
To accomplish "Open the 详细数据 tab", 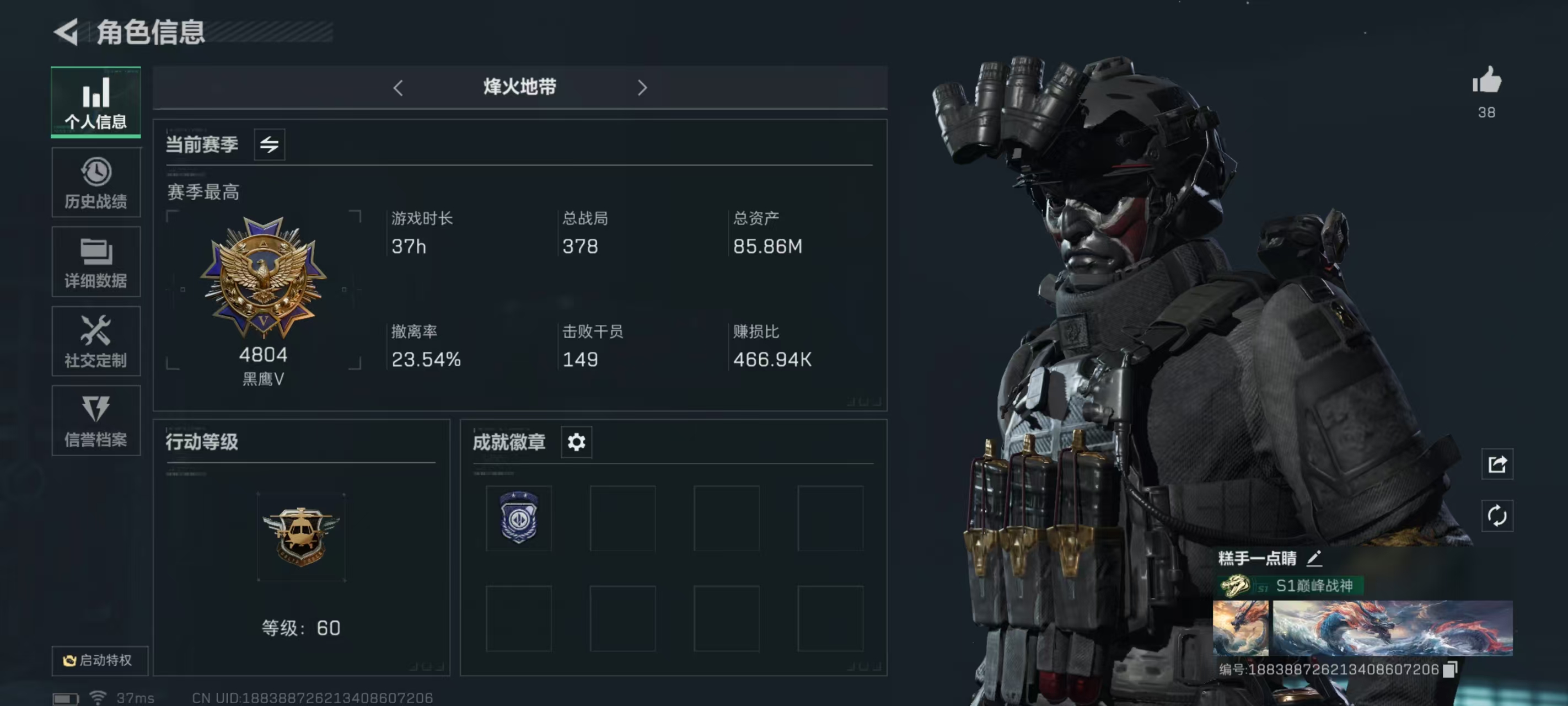I will pos(96,262).
